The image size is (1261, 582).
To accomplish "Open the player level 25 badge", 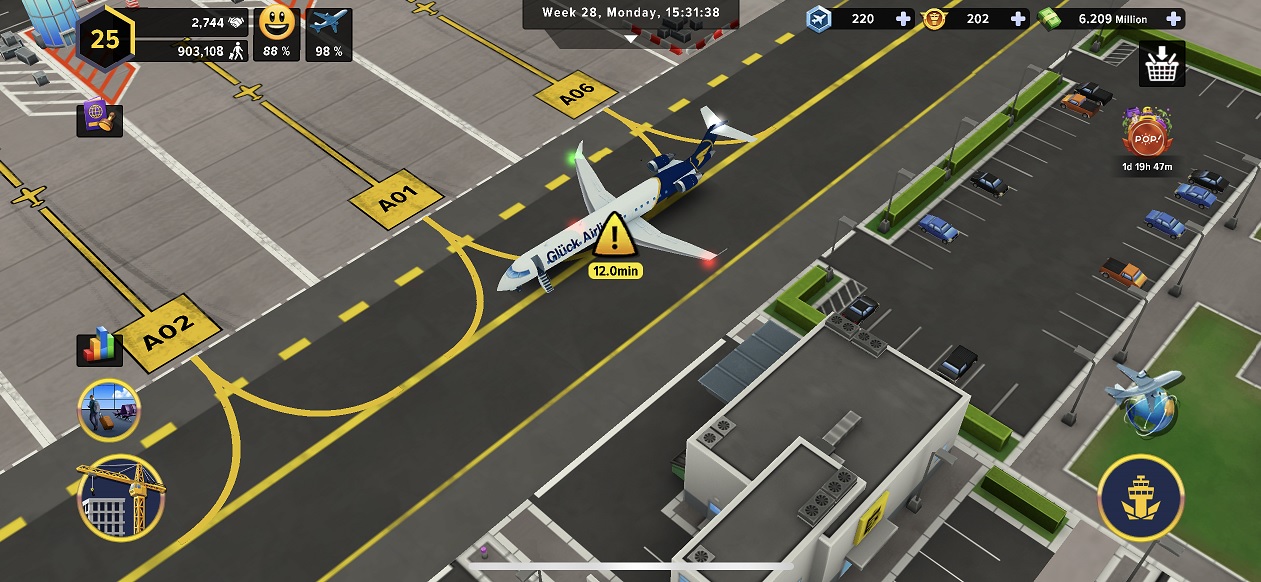I will coord(105,38).
